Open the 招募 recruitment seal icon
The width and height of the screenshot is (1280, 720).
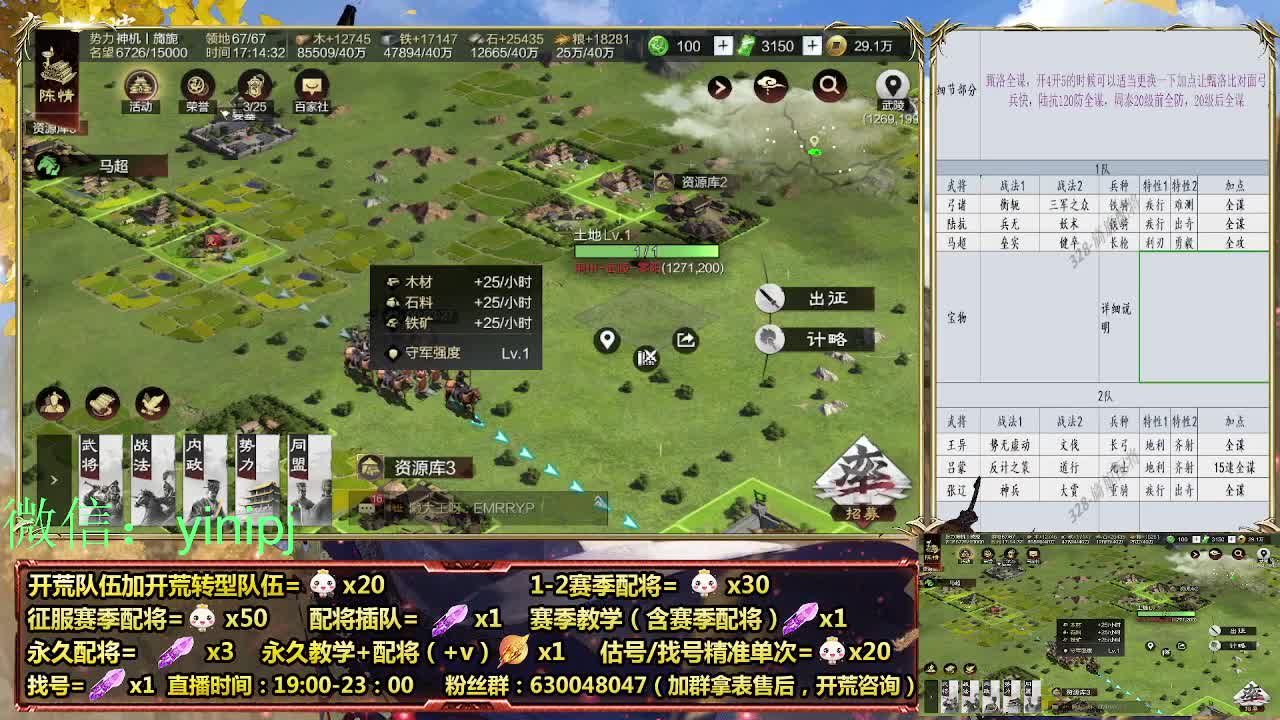868,478
